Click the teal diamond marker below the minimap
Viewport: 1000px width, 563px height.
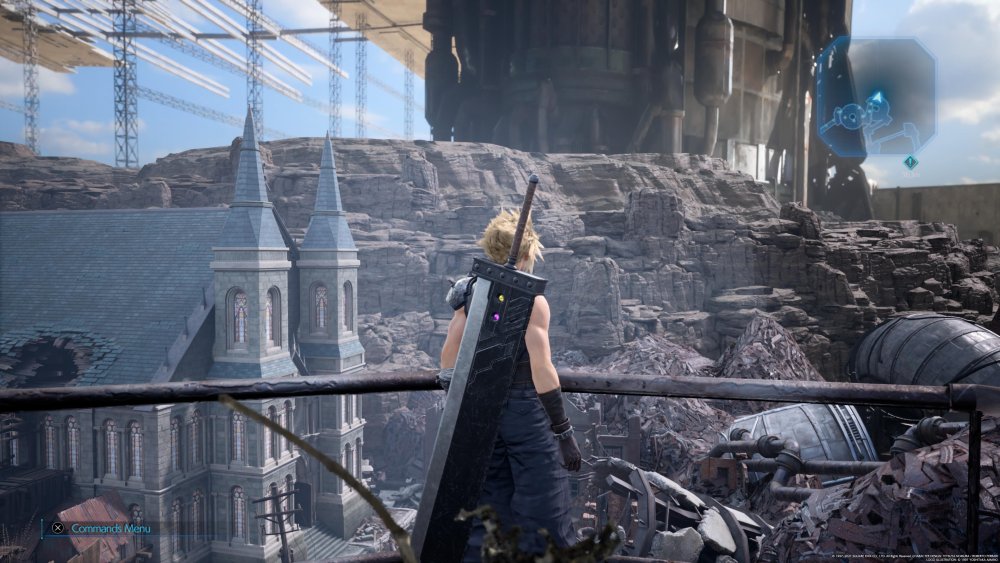pyautogui.click(x=910, y=162)
